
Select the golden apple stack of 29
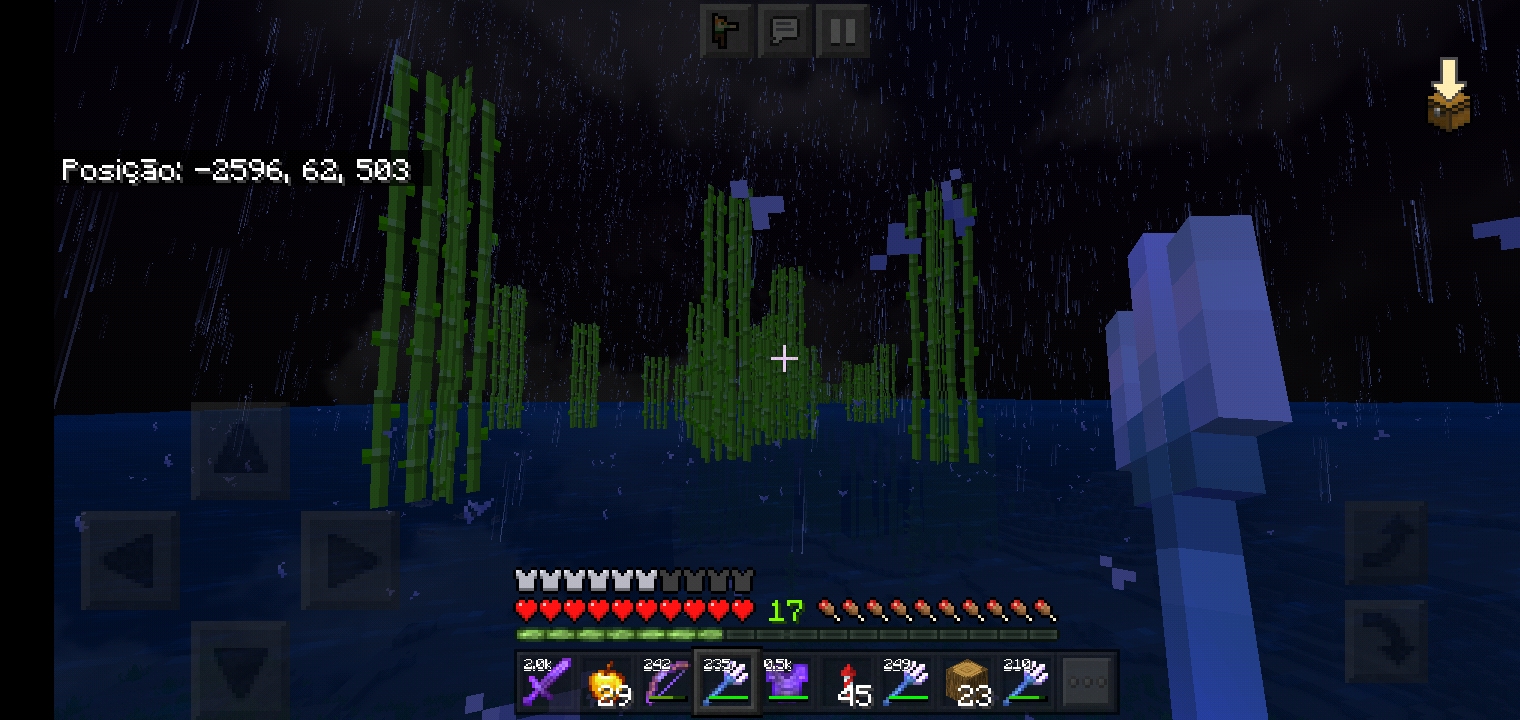point(607,683)
